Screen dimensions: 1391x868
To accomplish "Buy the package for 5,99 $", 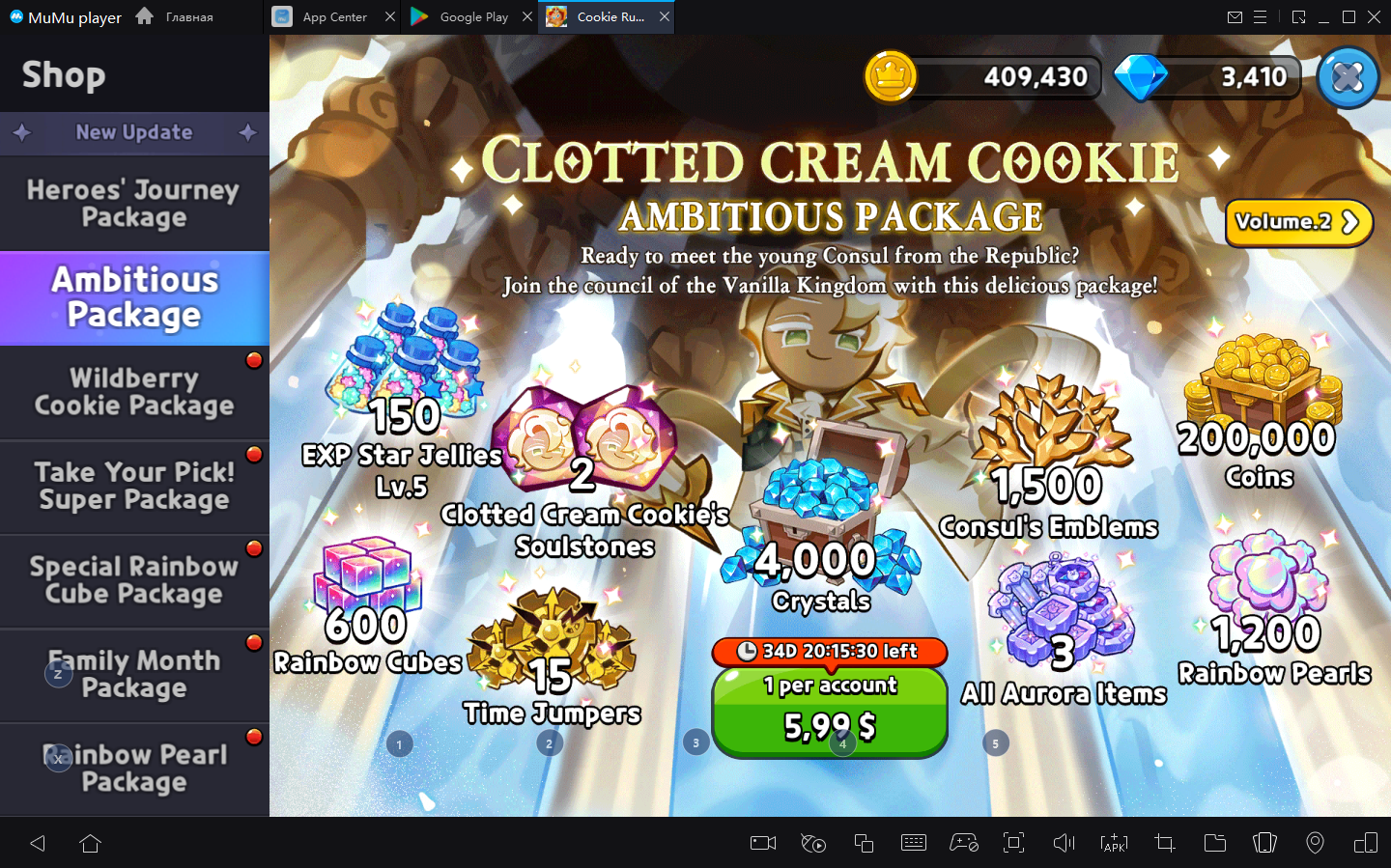I will [x=829, y=713].
